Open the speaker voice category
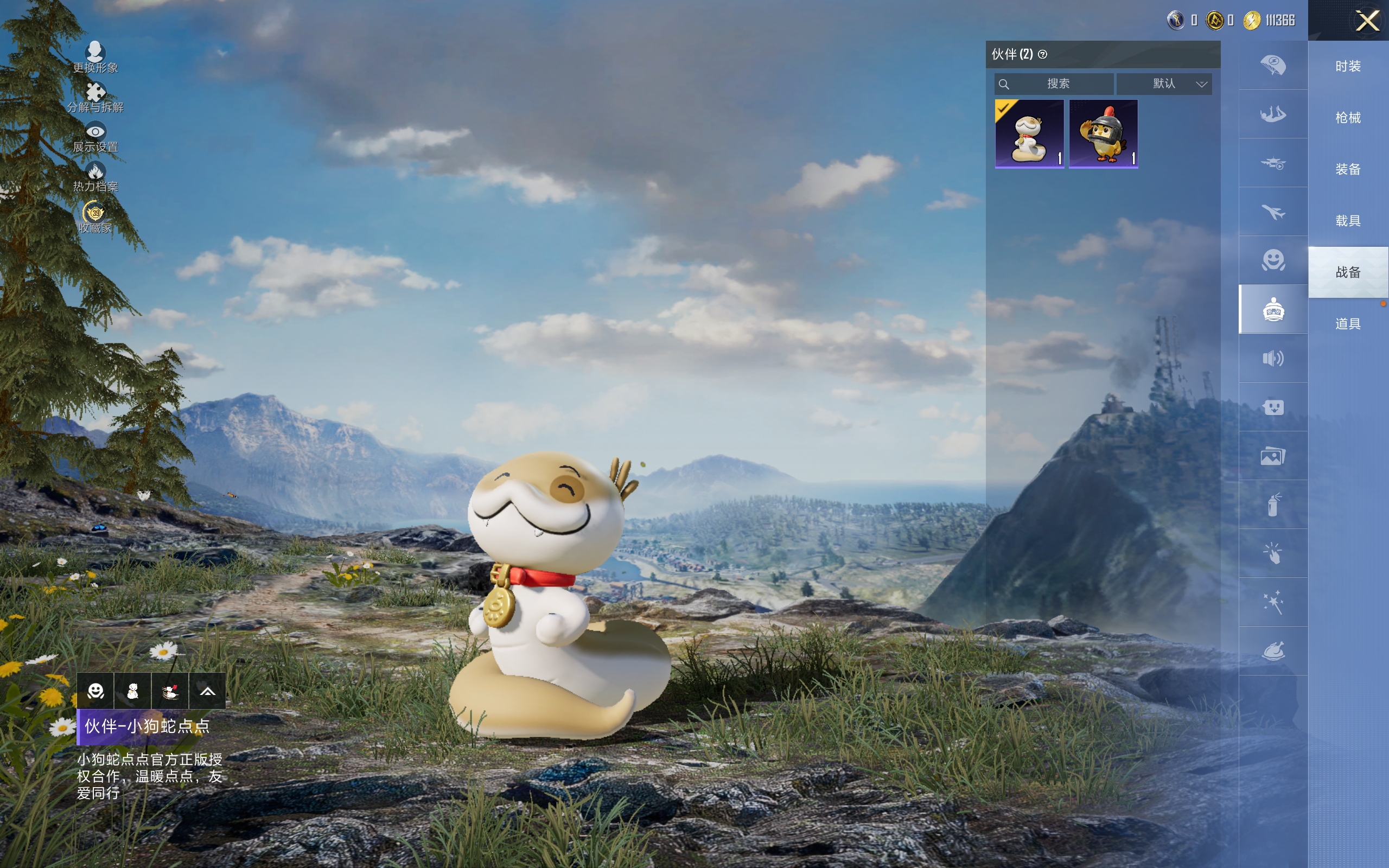This screenshot has height=868, width=1389. [1273, 358]
